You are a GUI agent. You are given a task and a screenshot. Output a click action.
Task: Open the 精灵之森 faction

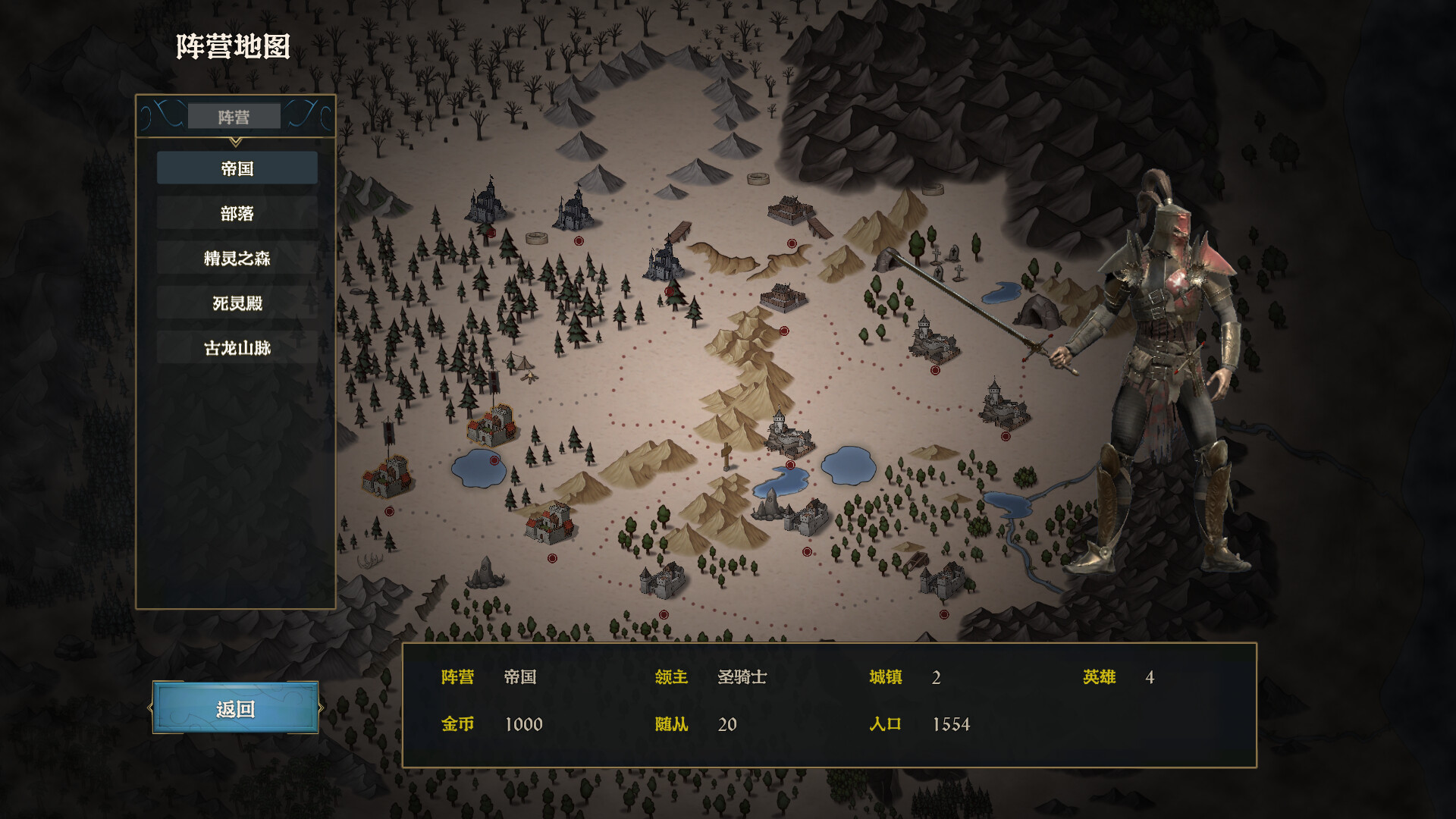[236, 258]
